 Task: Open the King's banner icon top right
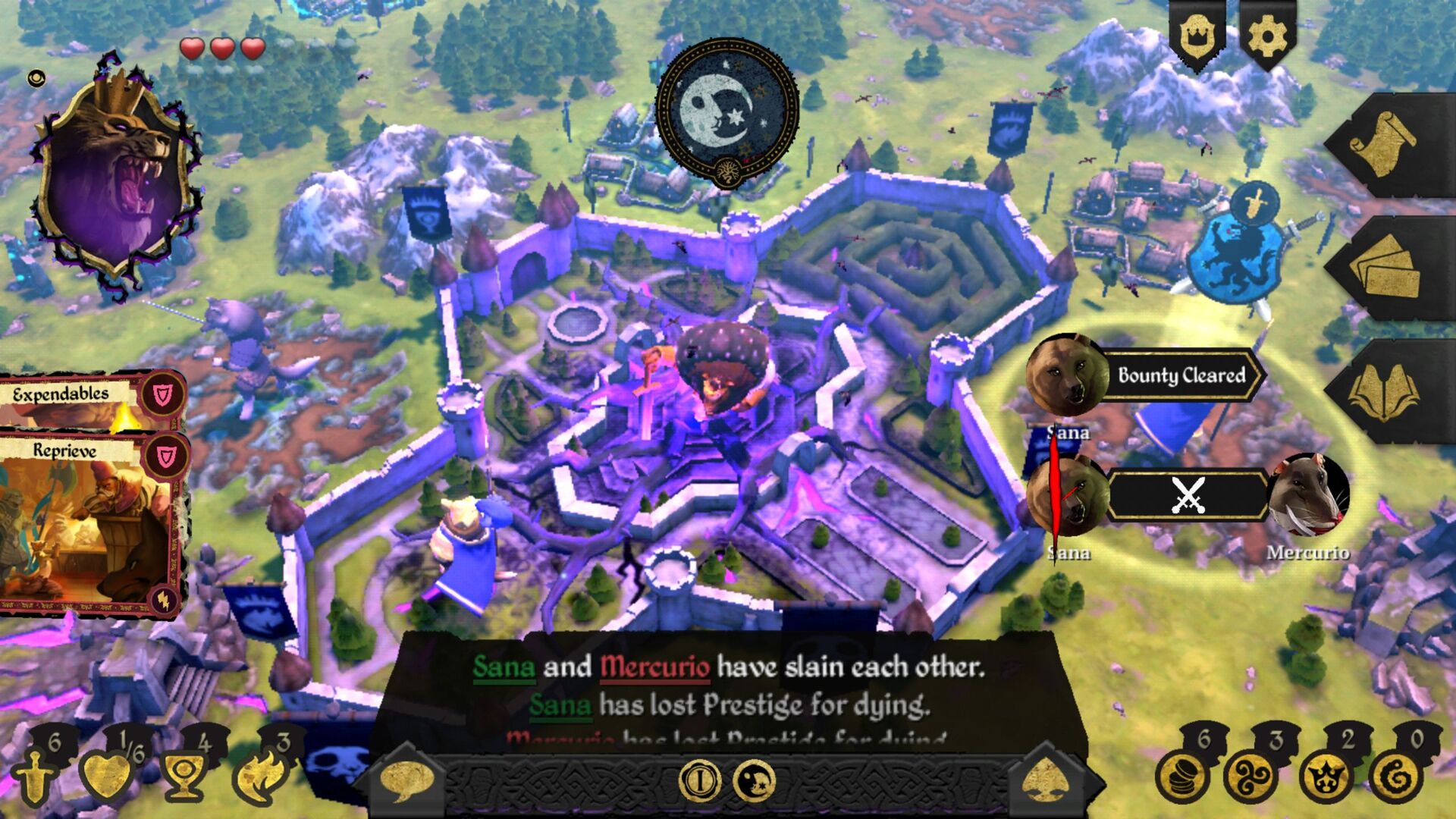tap(1199, 34)
